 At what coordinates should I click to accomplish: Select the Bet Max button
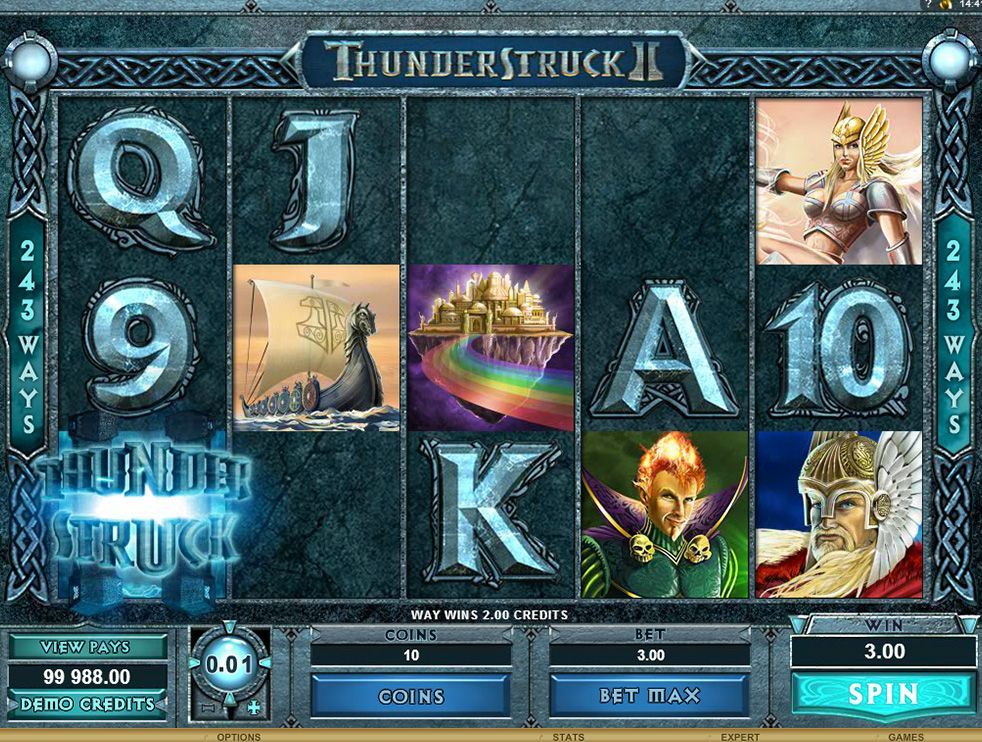[650, 695]
